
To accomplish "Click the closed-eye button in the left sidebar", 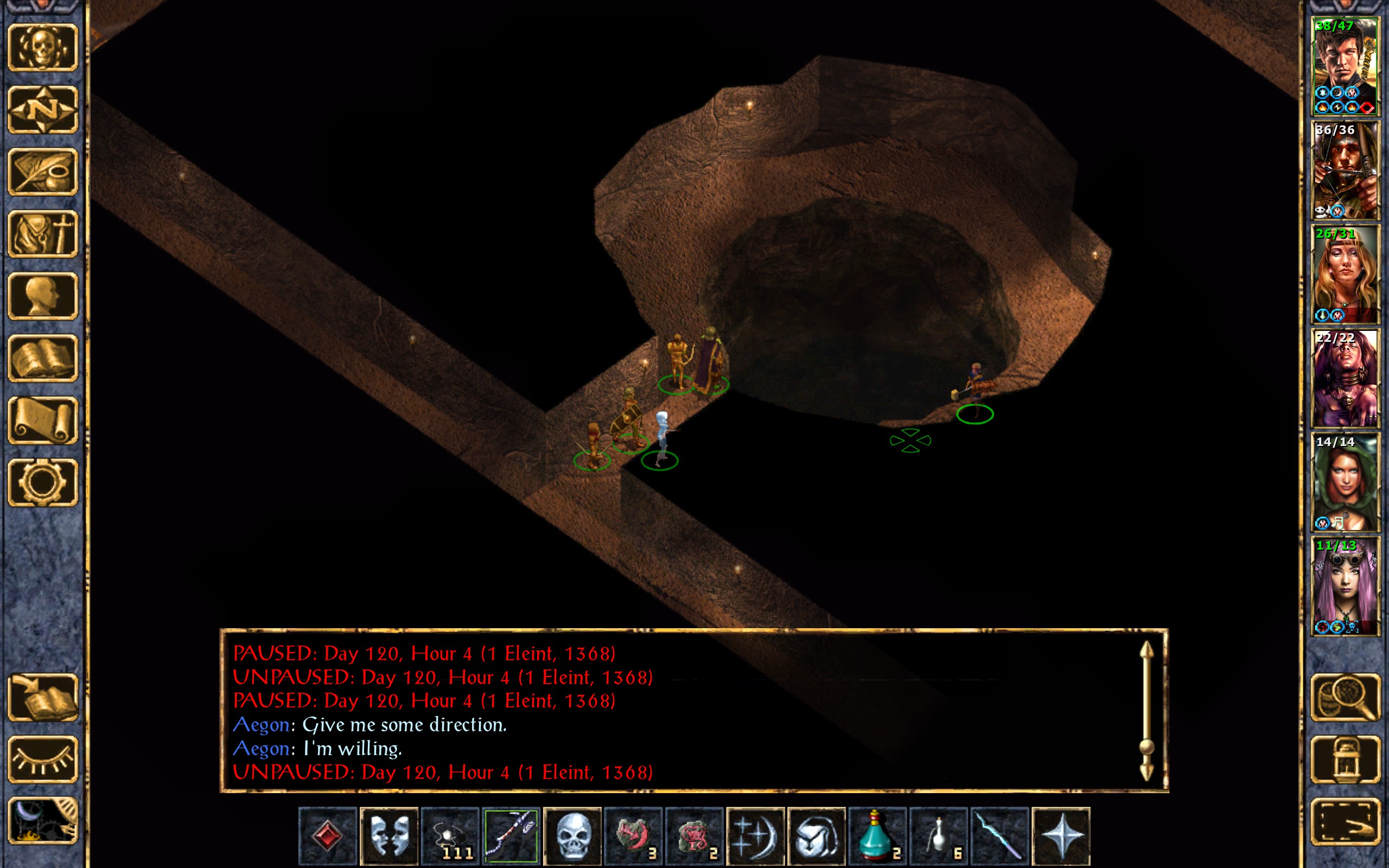I will click(x=42, y=759).
